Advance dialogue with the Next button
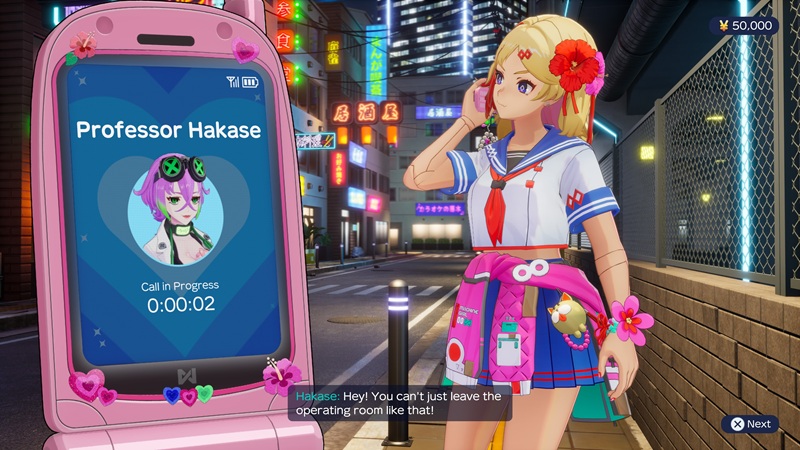Image resolution: width=800 pixels, height=450 pixels. (750, 424)
